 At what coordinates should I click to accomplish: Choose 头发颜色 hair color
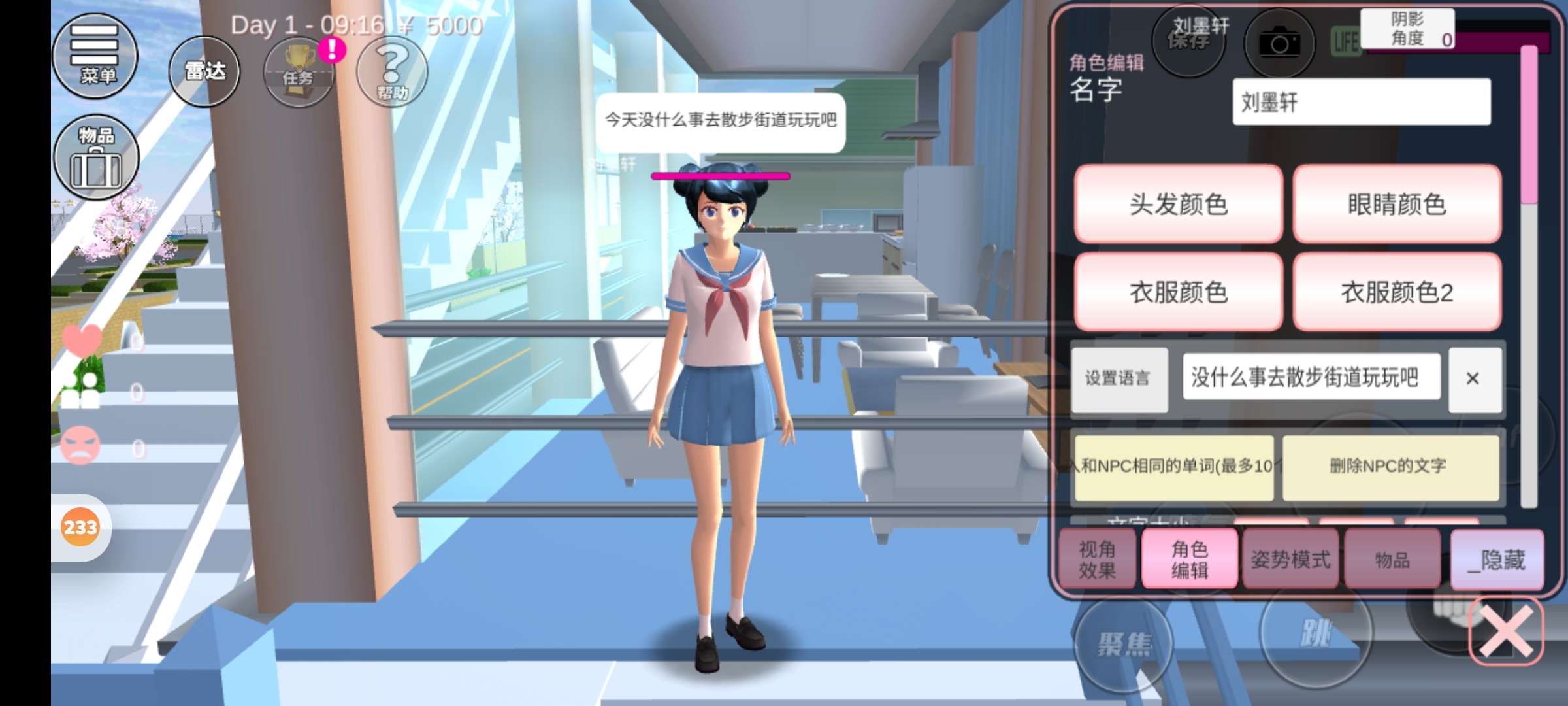(x=1178, y=204)
